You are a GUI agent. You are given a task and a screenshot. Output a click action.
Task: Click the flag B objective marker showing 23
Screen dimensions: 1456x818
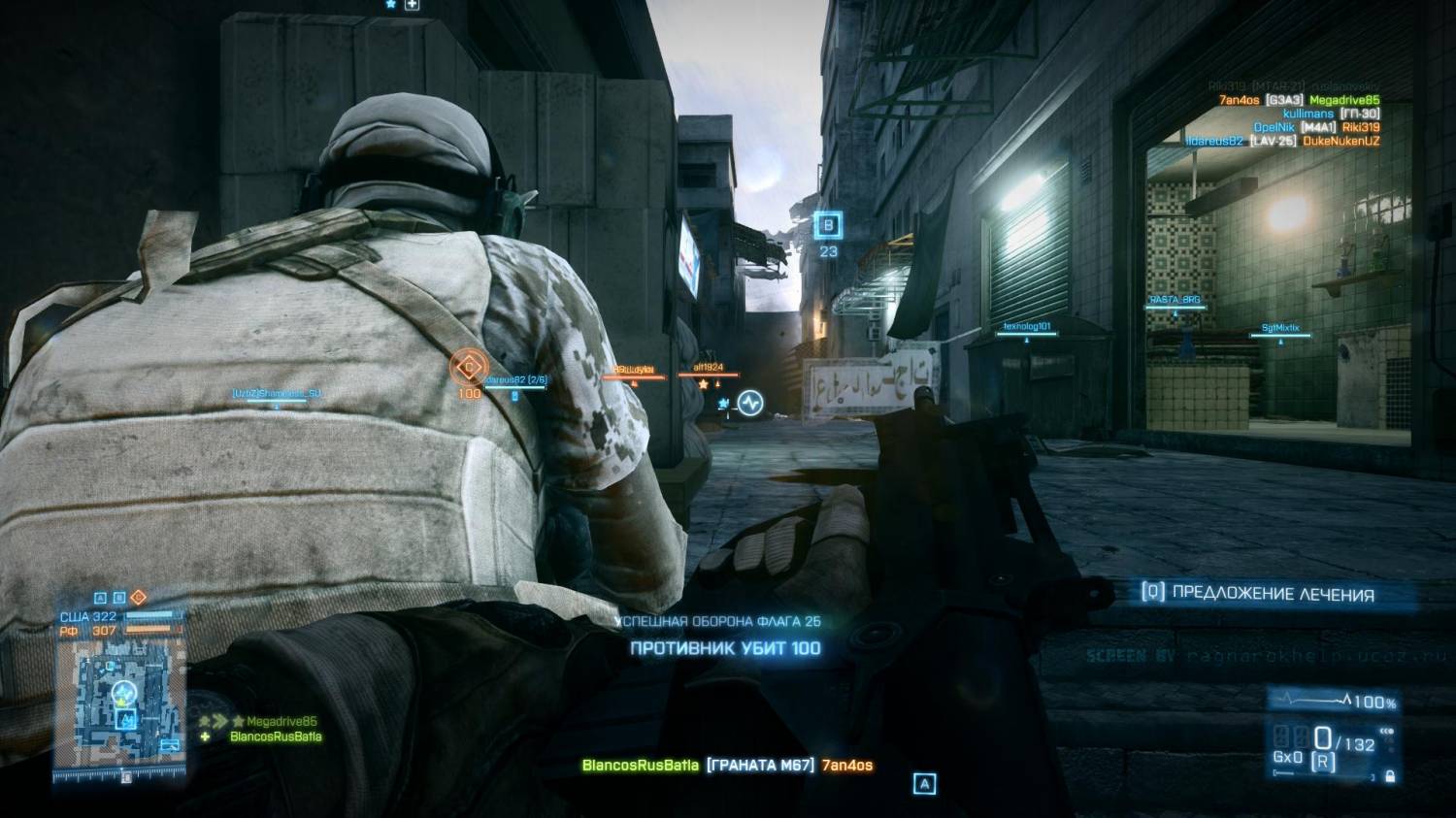pyautogui.click(x=828, y=227)
